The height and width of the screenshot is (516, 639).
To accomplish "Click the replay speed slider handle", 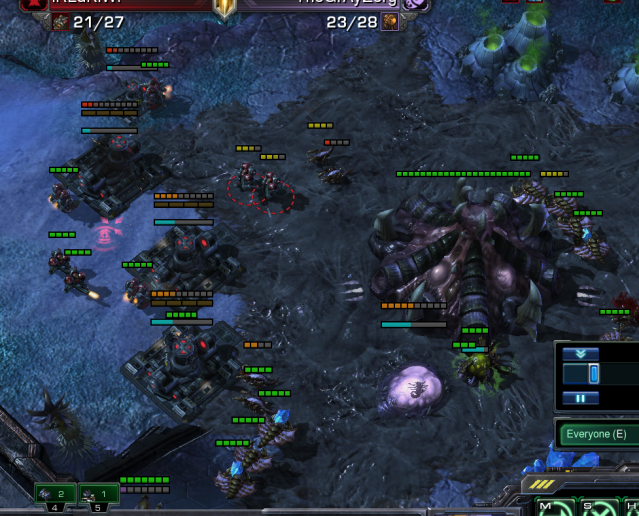I will (593, 374).
